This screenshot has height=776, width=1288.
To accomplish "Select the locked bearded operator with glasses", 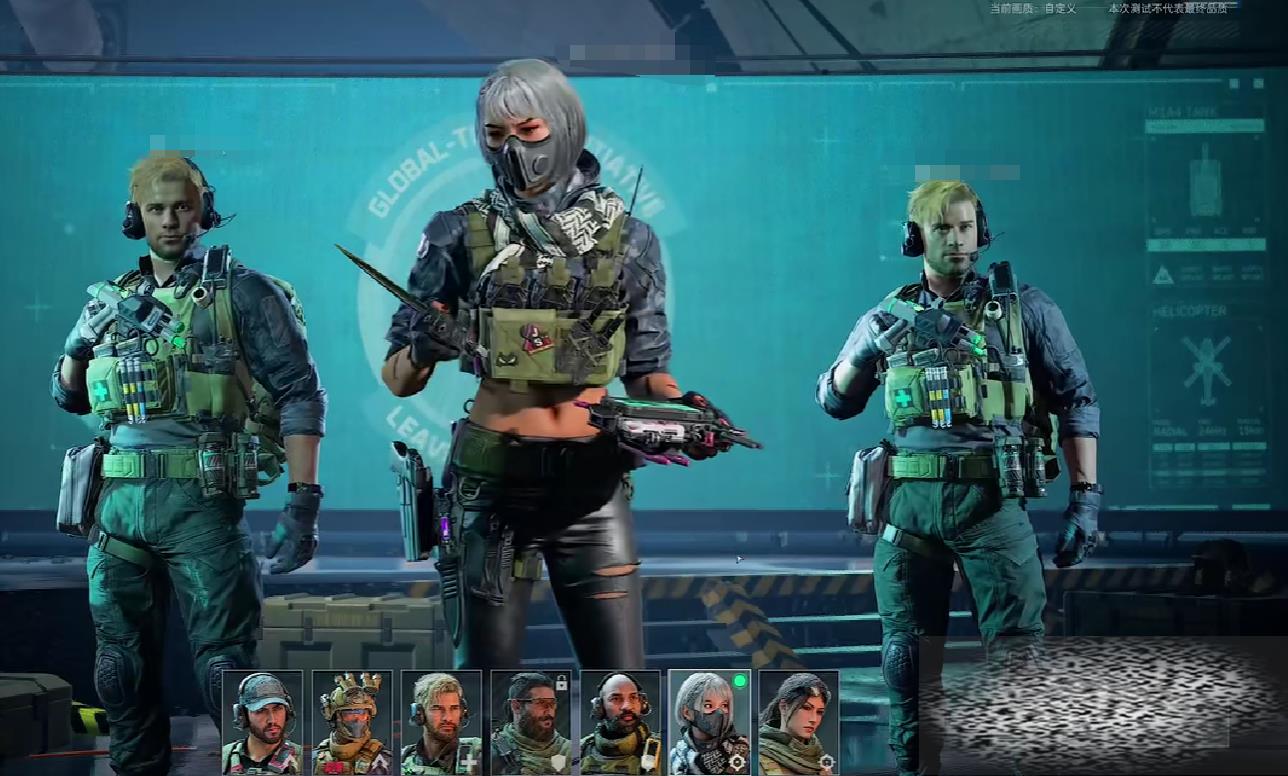I will pos(531,722).
